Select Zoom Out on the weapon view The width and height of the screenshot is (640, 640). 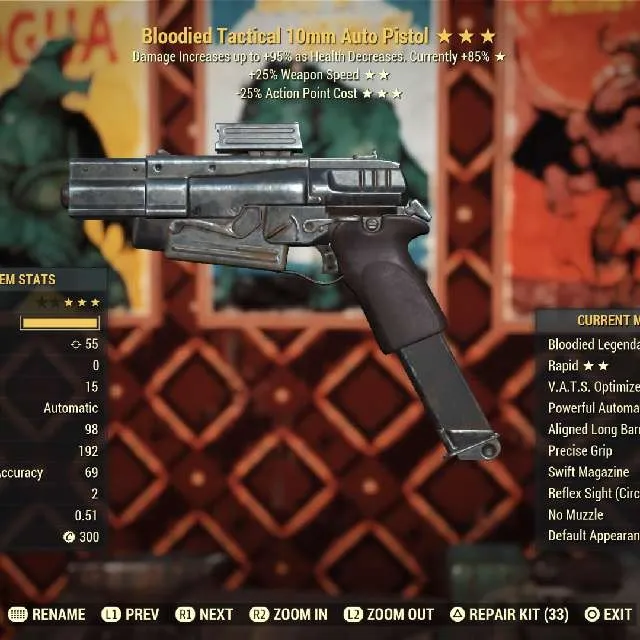point(389,615)
